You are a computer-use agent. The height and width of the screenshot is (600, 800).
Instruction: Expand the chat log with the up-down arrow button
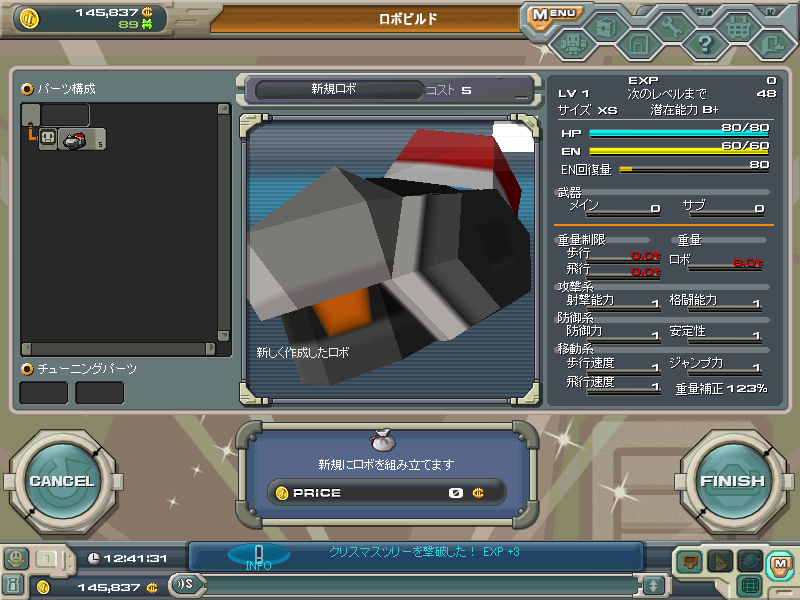pyautogui.click(x=654, y=585)
